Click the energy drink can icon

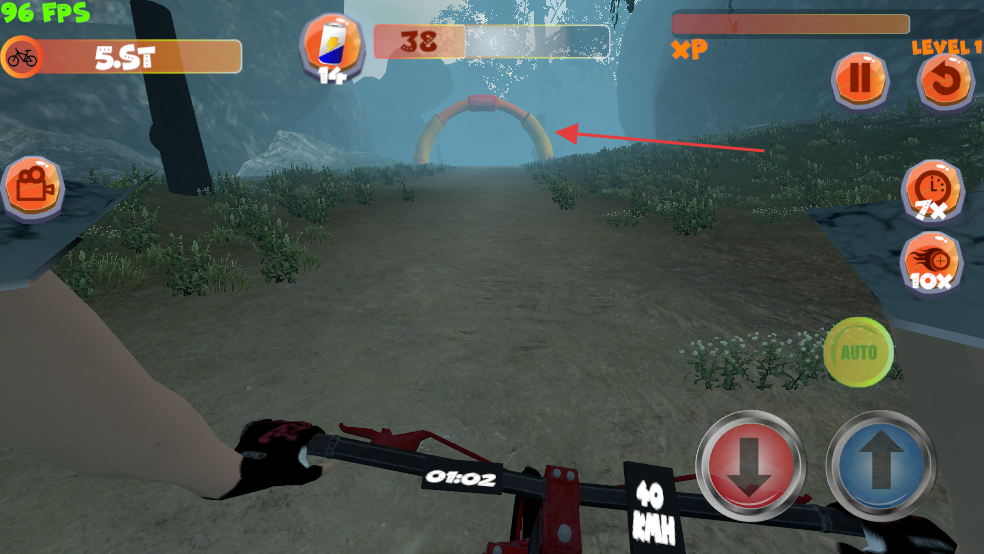pos(332,44)
